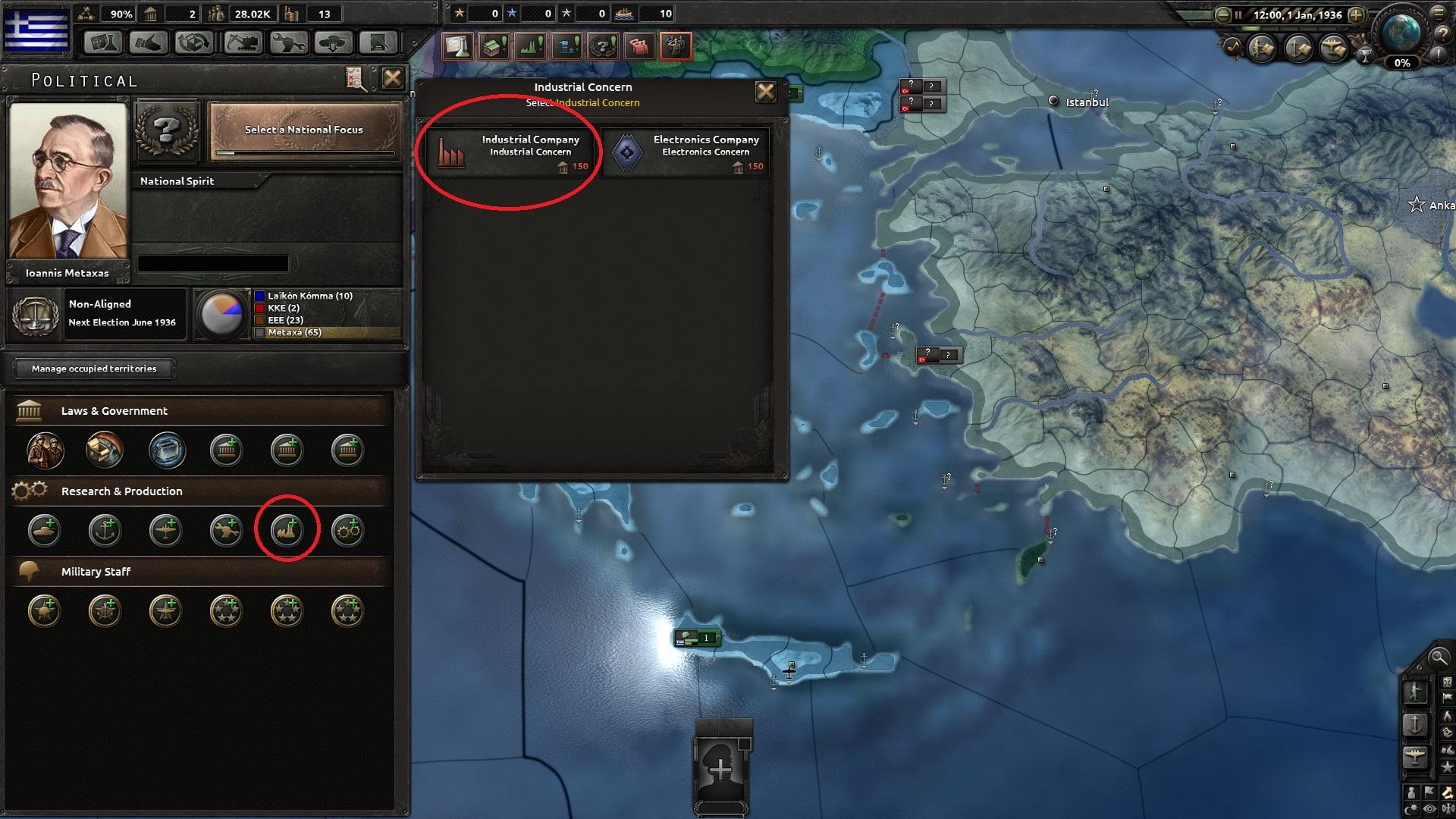Toggle the air map mode in bottom-right panel
The height and width of the screenshot is (819, 1456).
coord(1415,755)
